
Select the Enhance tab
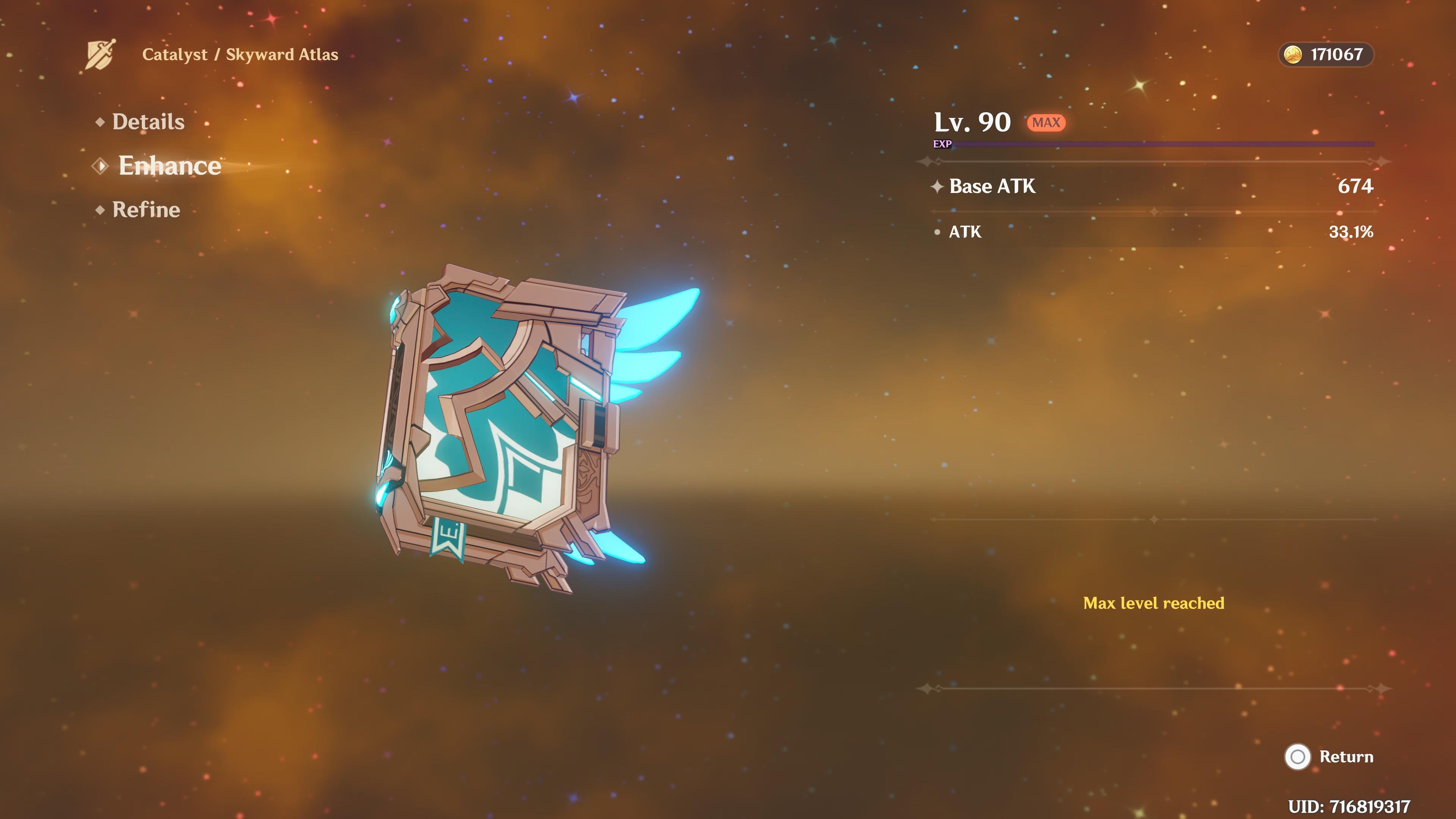click(x=169, y=165)
